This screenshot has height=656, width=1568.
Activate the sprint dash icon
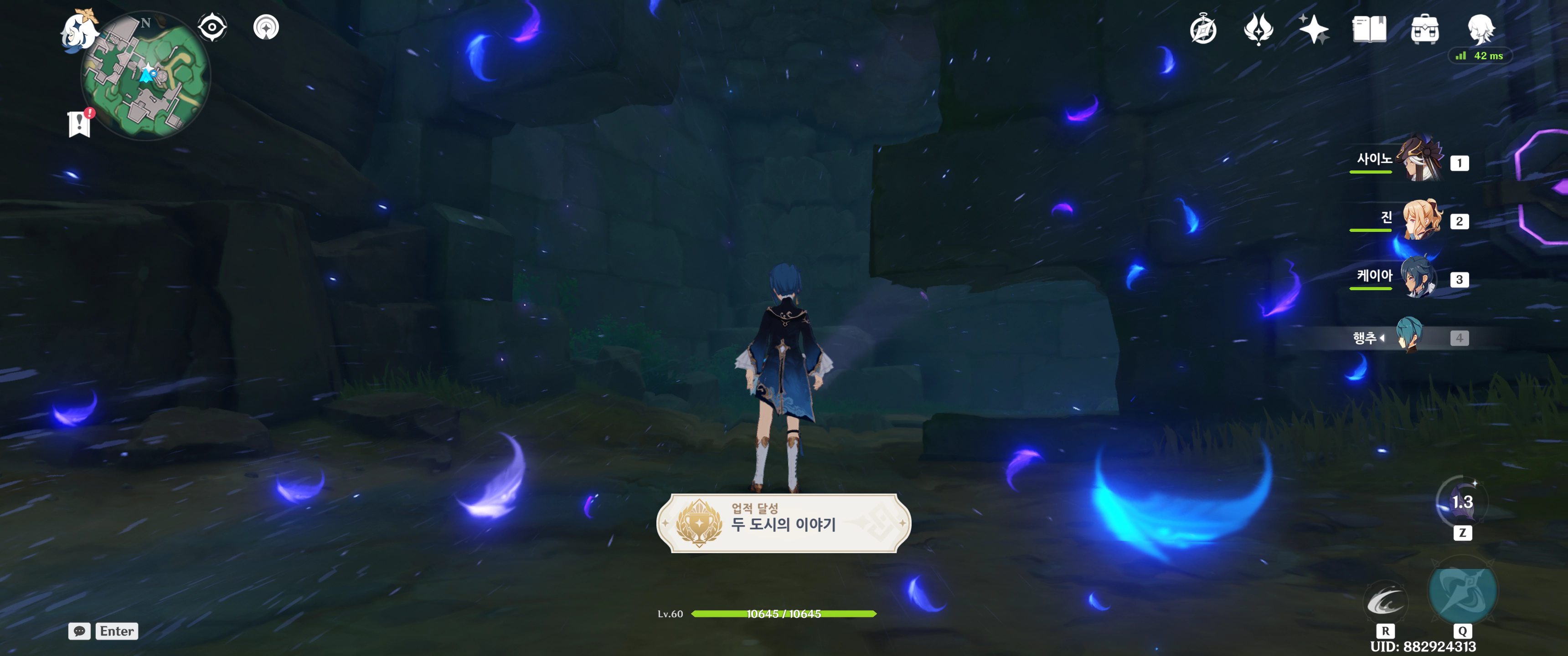pyautogui.click(x=1385, y=602)
